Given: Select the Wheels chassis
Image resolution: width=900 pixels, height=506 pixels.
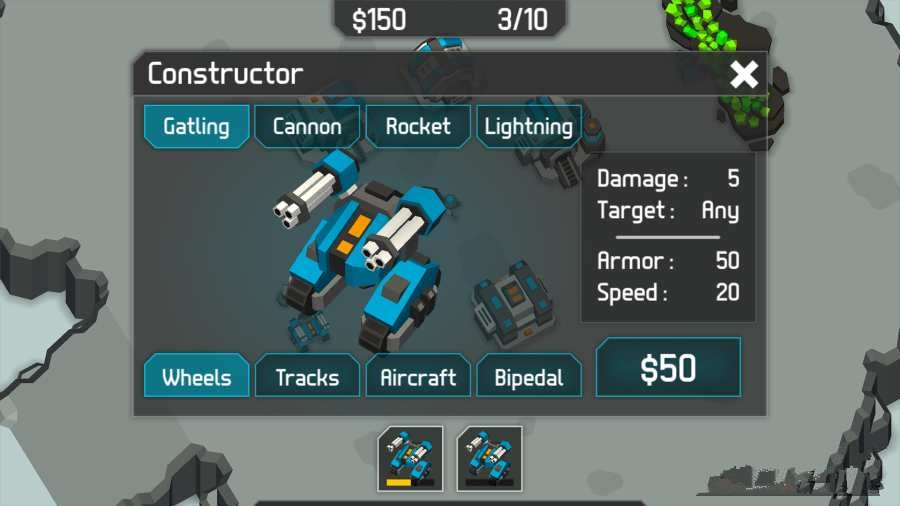Looking at the screenshot, I should pos(196,377).
